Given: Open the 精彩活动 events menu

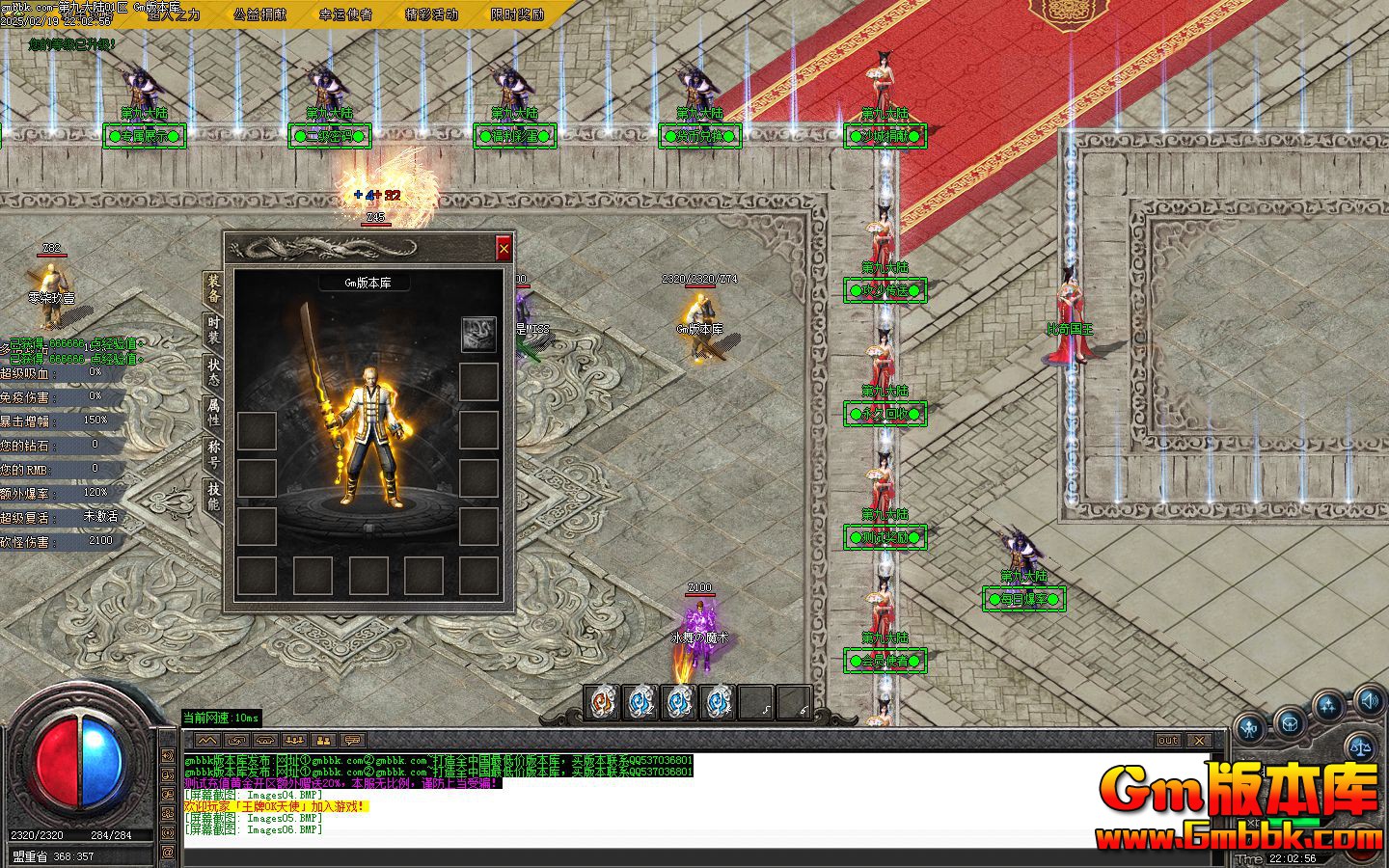Looking at the screenshot, I should (431, 14).
